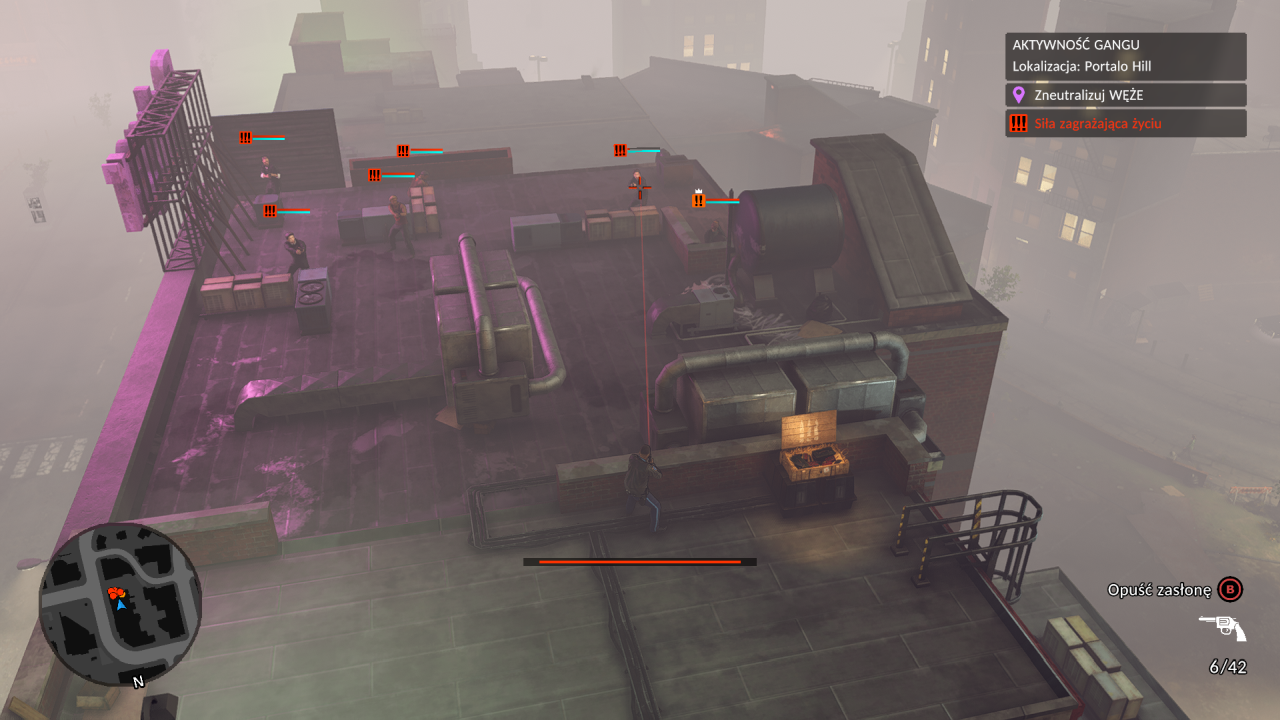The width and height of the screenshot is (1280, 720).
Task: Select the AKTYWNOŚĆ GANGU mission panel
Action: coord(1126,56)
